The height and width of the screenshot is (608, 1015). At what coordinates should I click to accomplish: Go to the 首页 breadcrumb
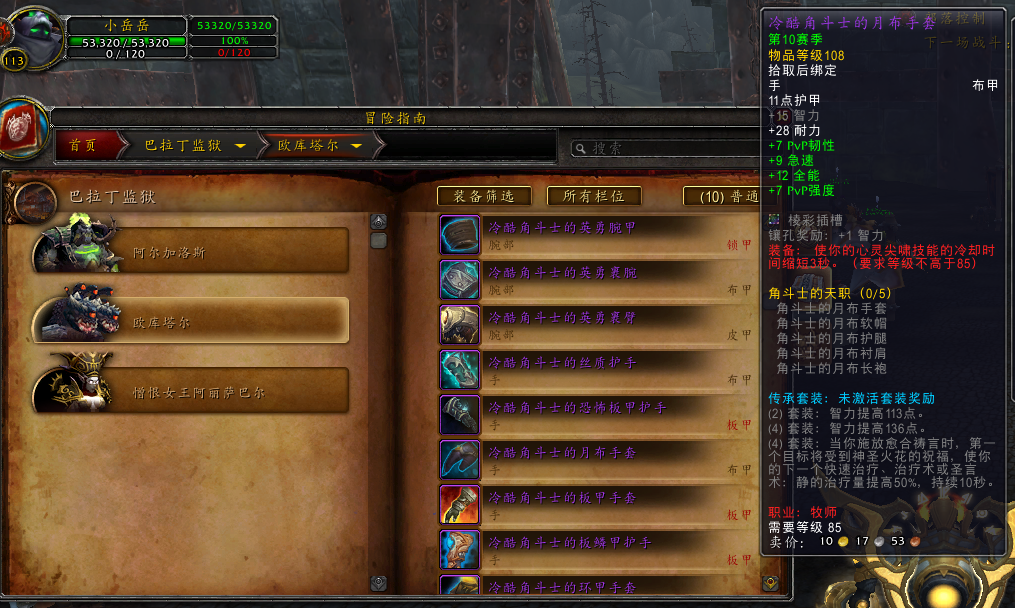click(84, 146)
